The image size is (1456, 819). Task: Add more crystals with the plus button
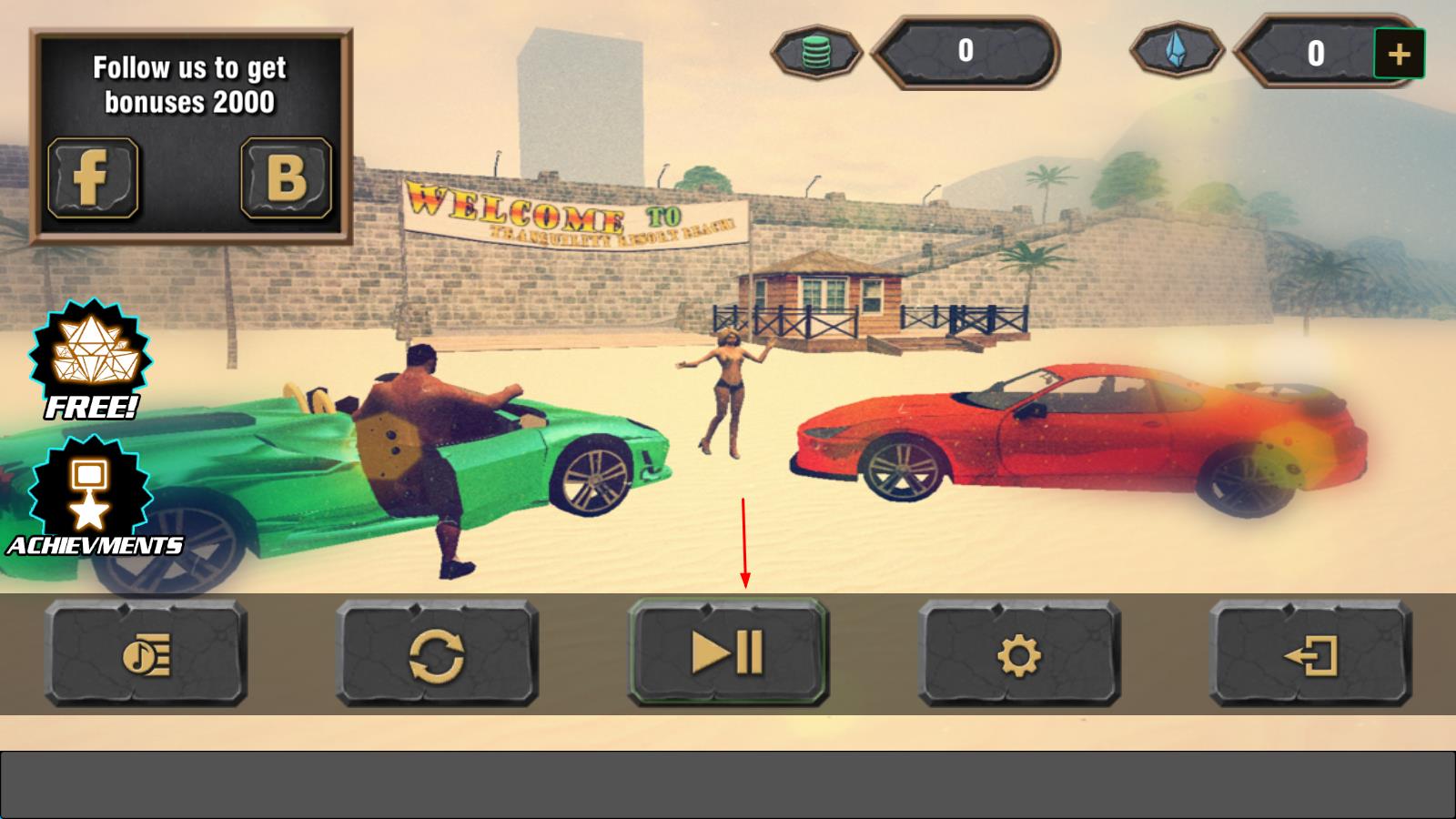pyautogui.click(x=1399, y=55)
